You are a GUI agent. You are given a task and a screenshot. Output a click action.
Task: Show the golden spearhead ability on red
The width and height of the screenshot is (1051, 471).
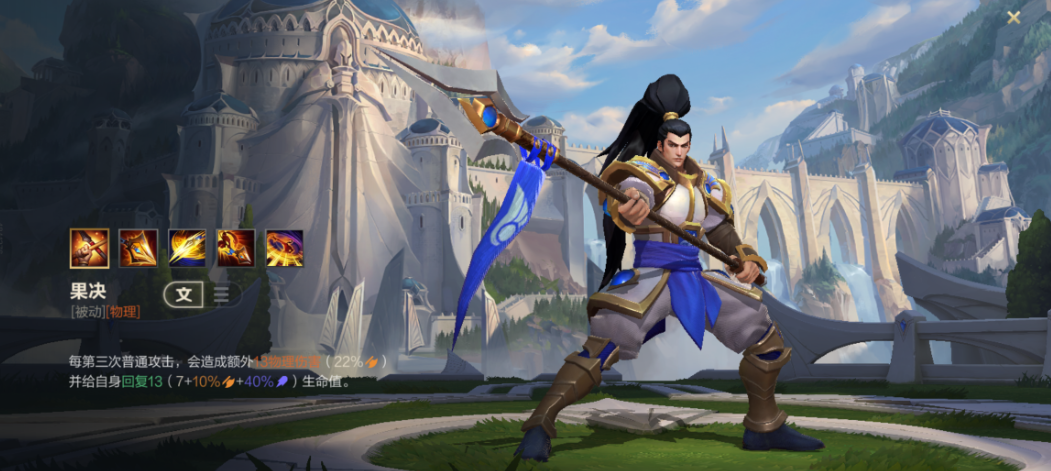tap(138, 248)
